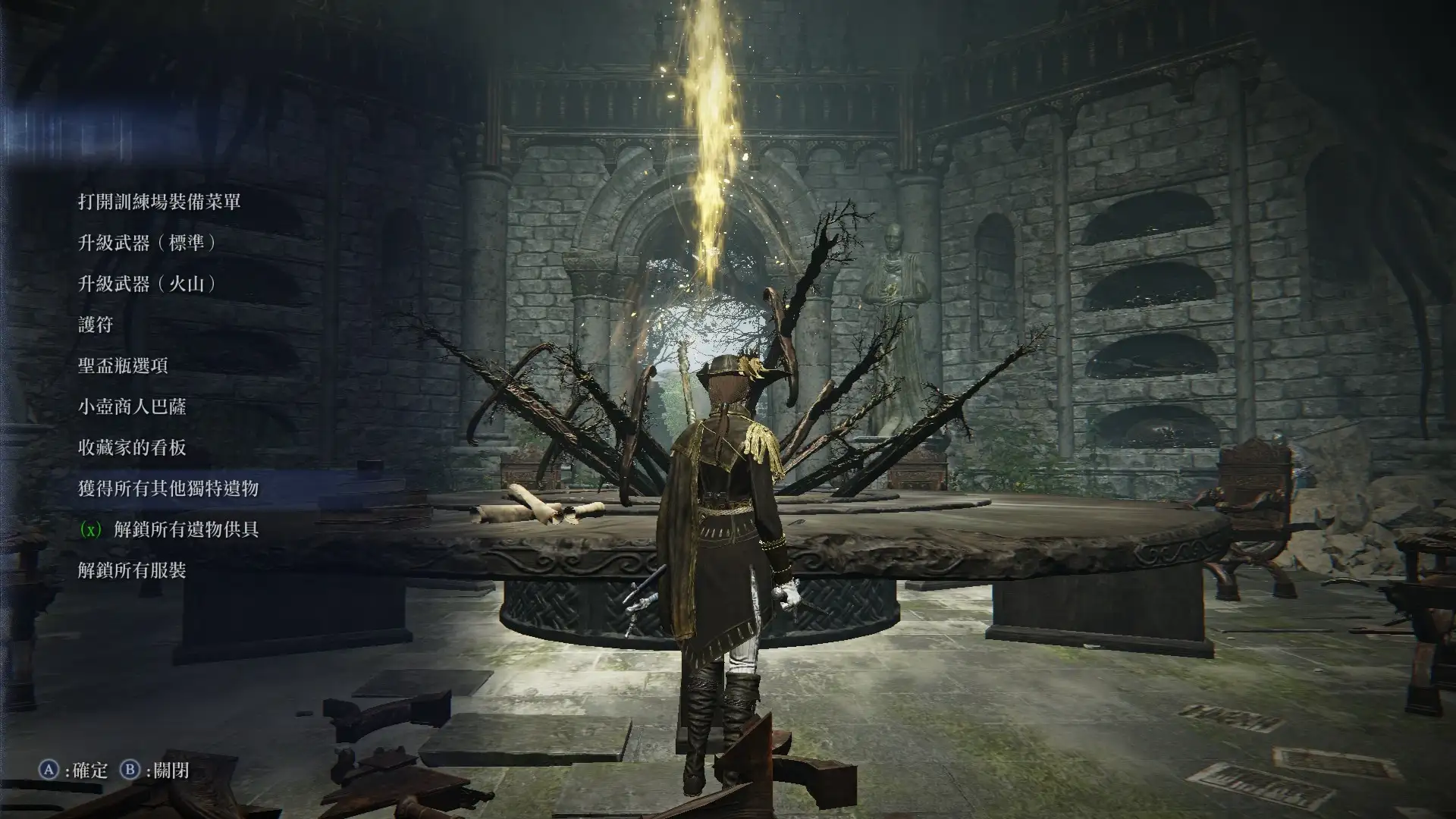
Task: Choose 升級武器（火山） option
Action: 149,284
